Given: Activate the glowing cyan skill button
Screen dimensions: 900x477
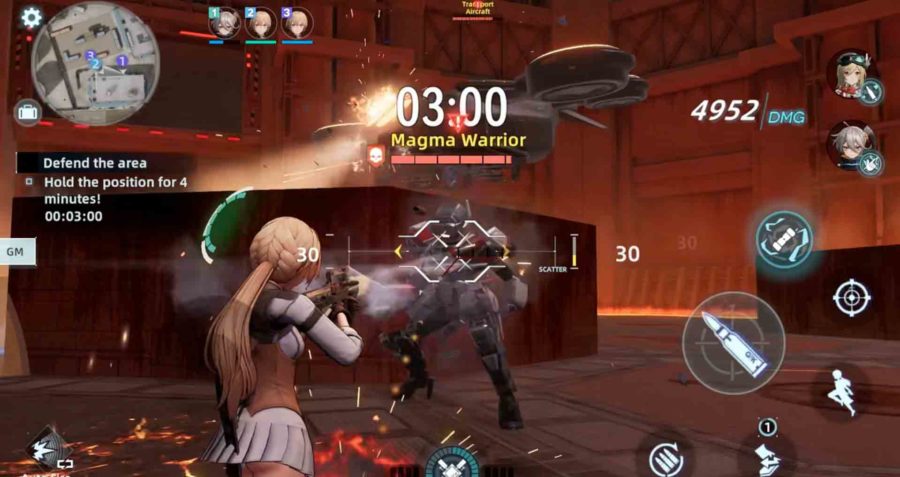Looking at the screenshot, I should [784, 238].
